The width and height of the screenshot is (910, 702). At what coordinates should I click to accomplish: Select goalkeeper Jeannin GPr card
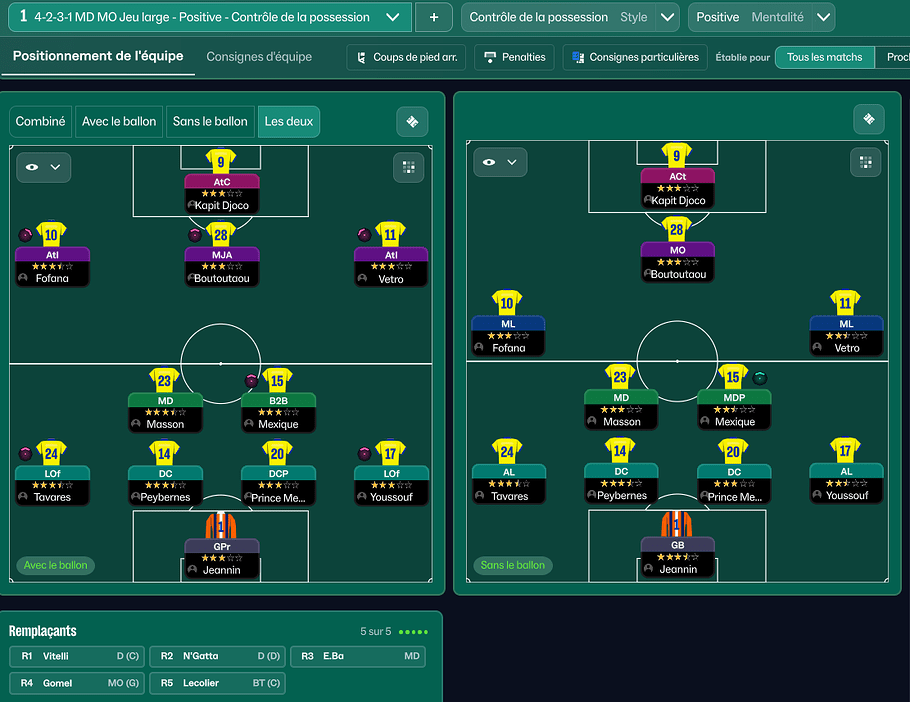[x=221, y=558]
